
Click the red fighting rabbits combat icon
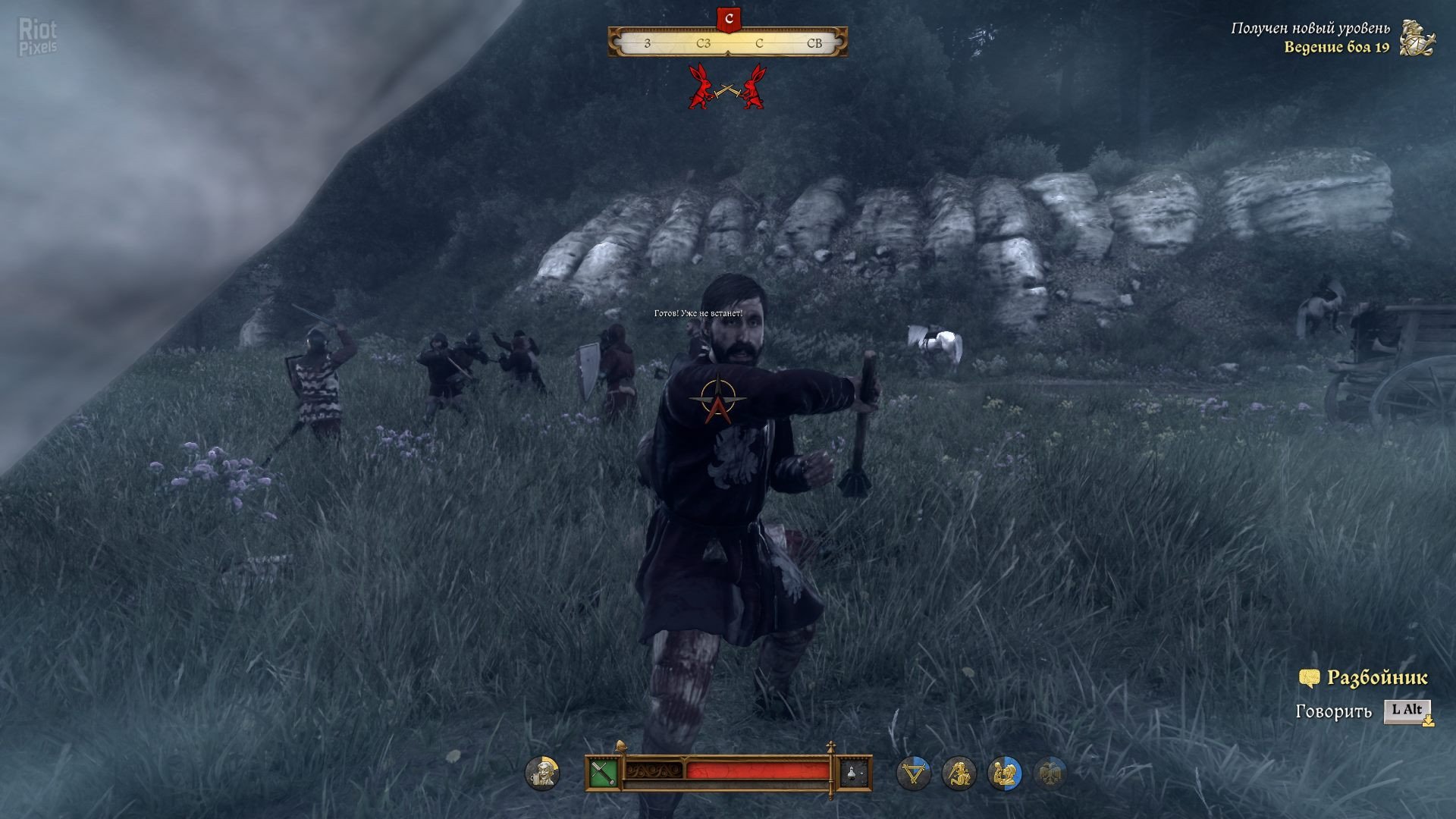tap(726, 86)
